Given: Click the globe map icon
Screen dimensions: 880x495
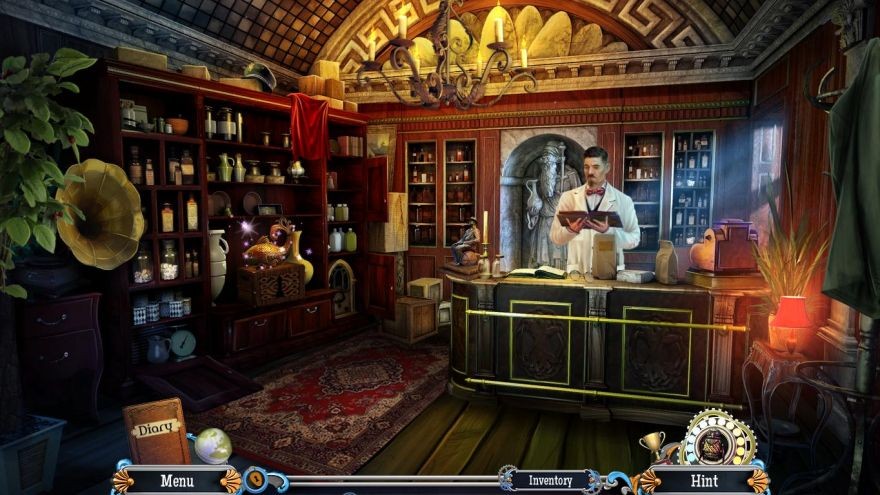Looking at the screenshot, I should point(212,445).
